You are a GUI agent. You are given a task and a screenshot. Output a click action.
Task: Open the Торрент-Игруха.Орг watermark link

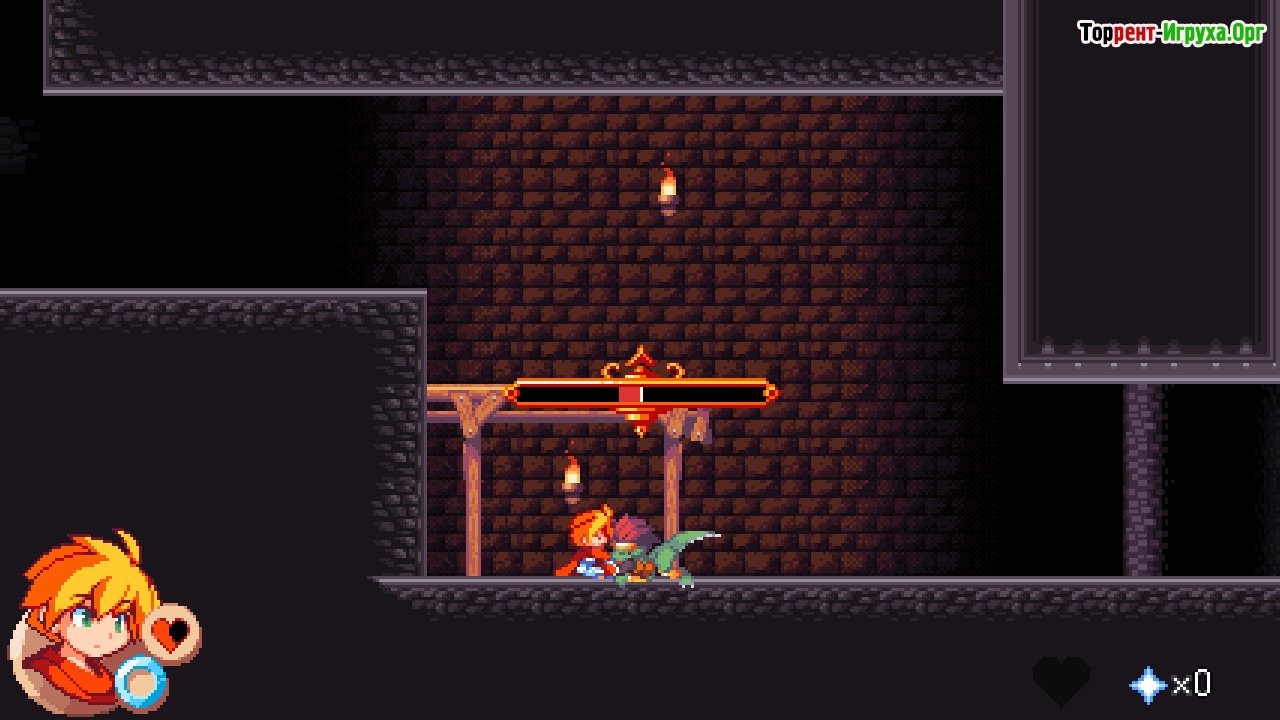[x=1171, y=34]
